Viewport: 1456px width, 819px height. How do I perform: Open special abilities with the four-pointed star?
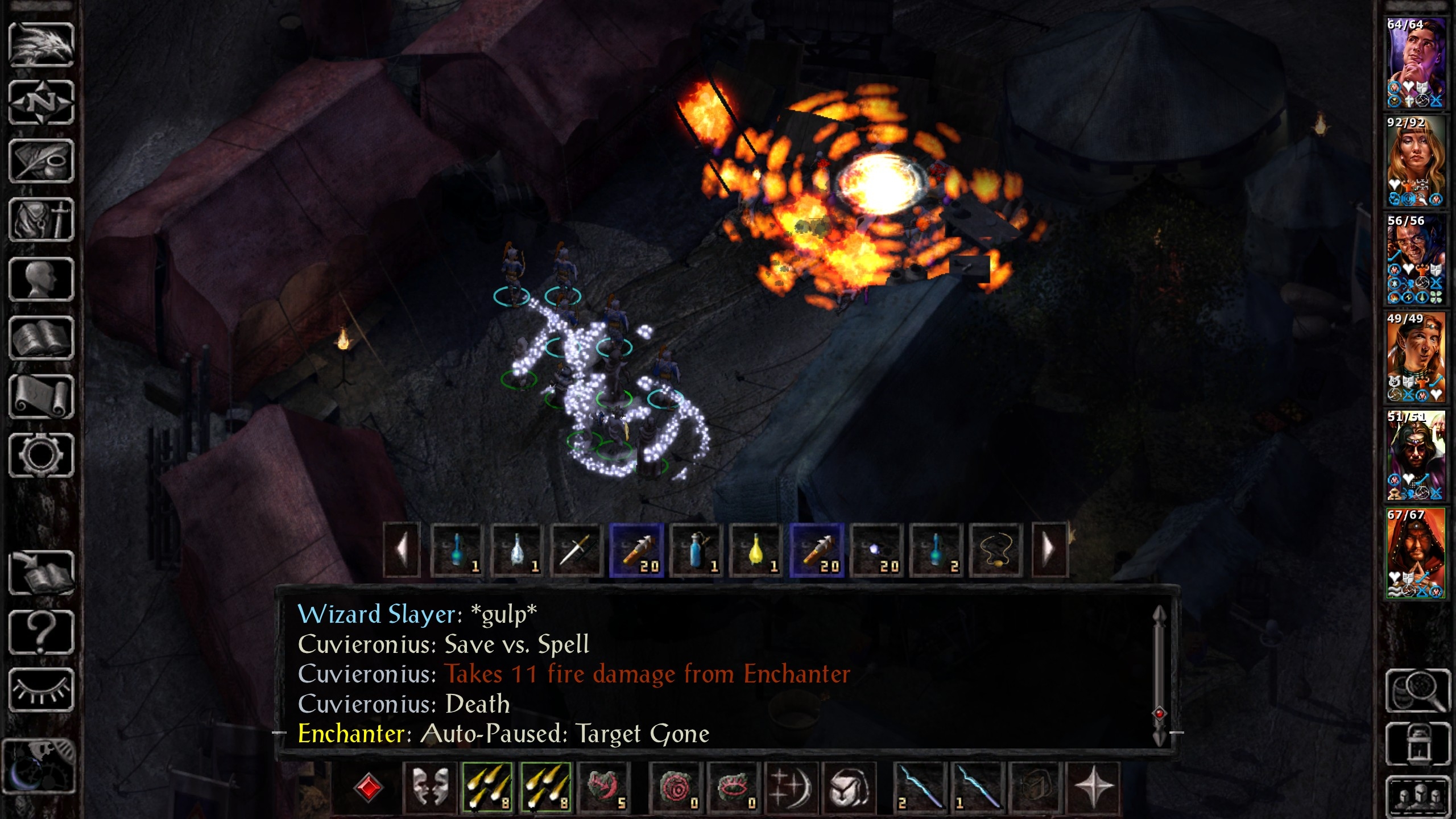click(1093, 788)
